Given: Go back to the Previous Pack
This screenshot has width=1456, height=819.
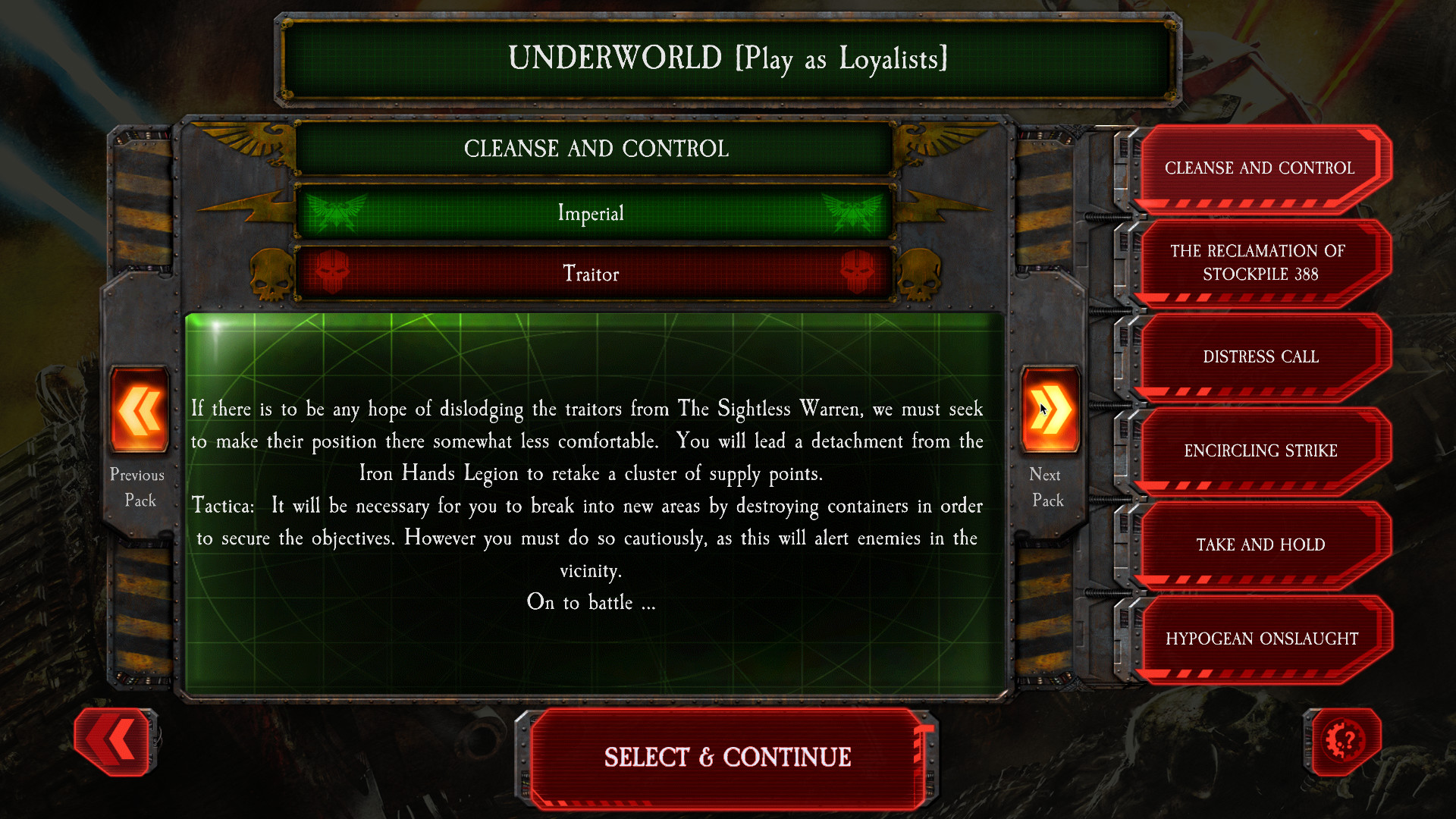Looking at the screenshot, I should point(137,410).
